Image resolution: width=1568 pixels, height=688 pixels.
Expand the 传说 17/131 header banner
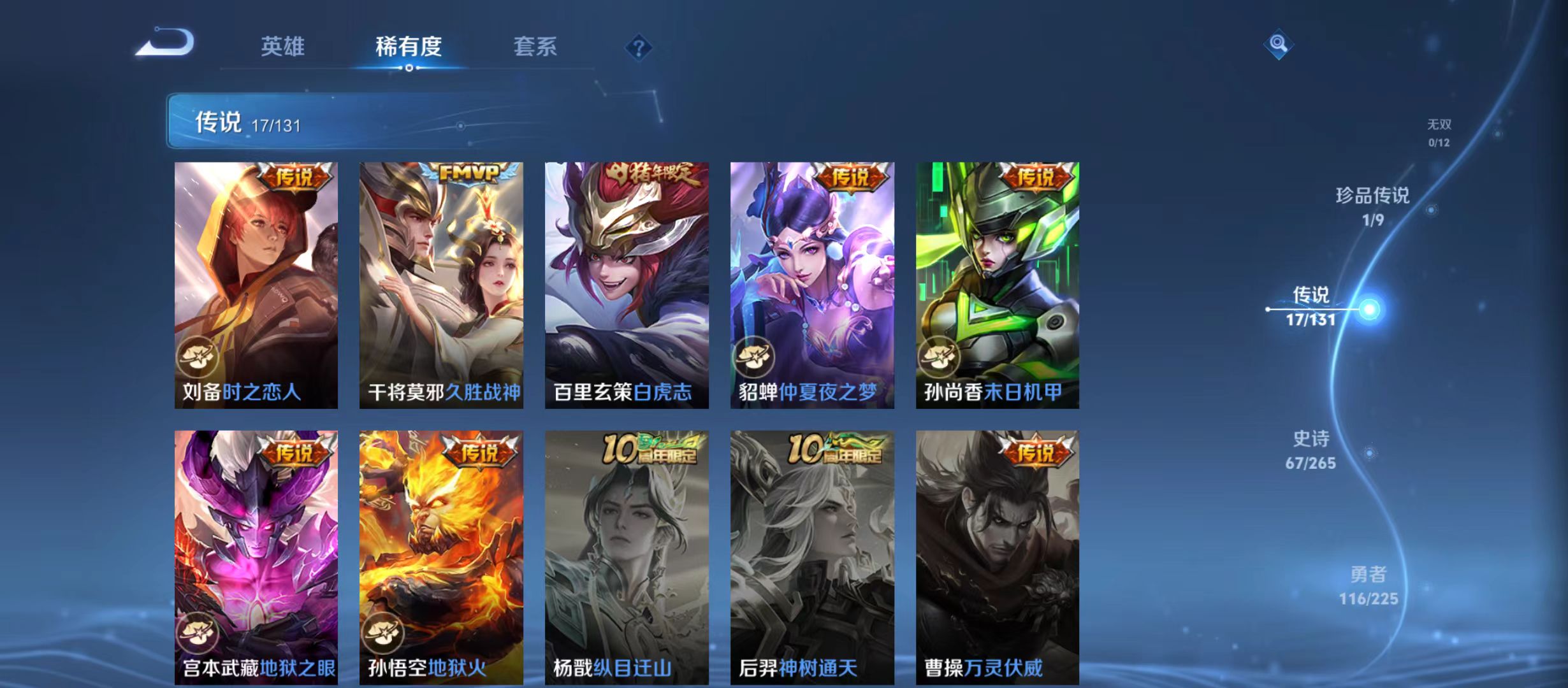[x=249, y=124]
